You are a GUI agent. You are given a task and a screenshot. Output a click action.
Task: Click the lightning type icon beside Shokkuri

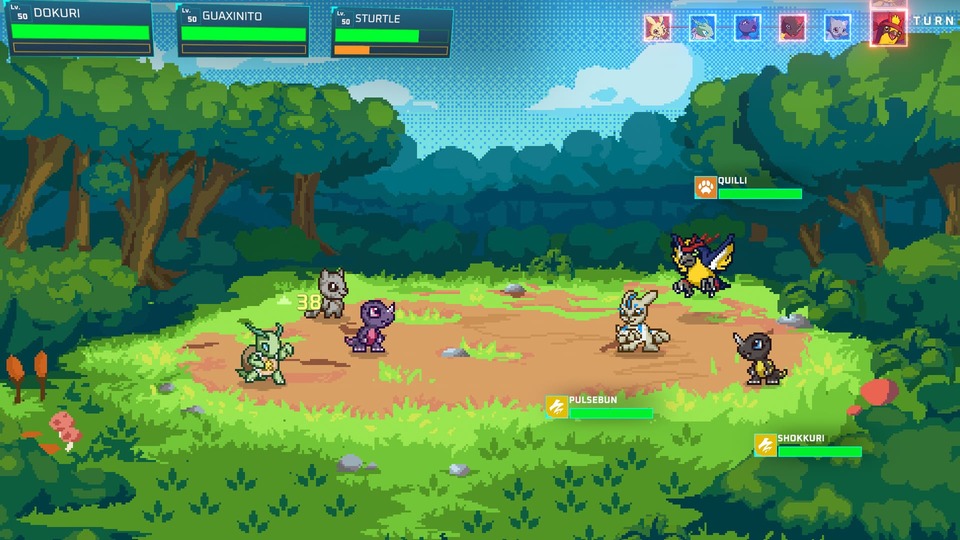tap(766, 445)
